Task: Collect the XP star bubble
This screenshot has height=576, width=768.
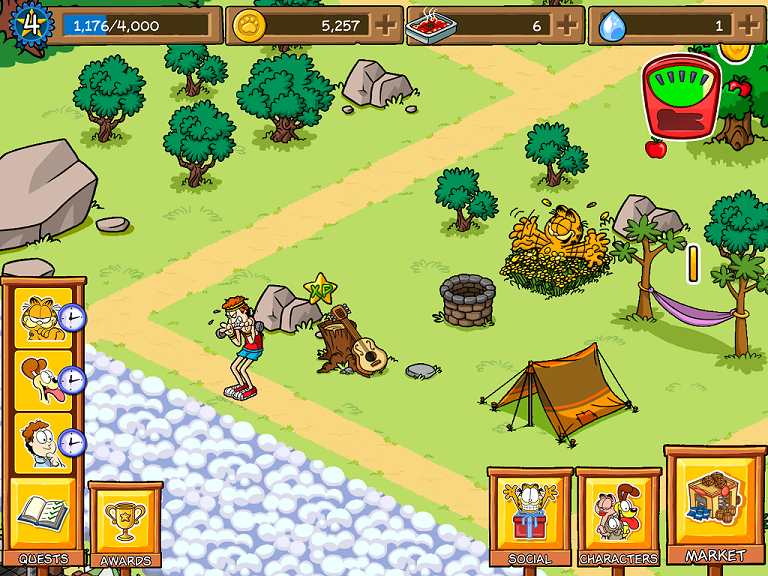Action: click(x=320, y=290)
